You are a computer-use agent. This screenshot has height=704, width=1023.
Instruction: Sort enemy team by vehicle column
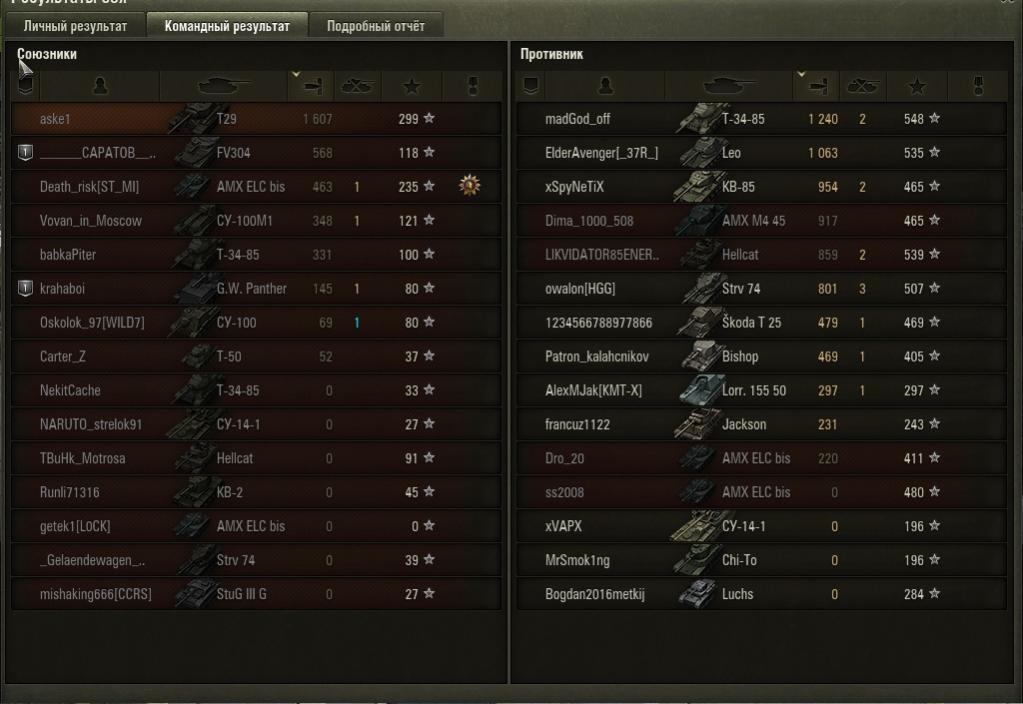click(x=727, y=86)
